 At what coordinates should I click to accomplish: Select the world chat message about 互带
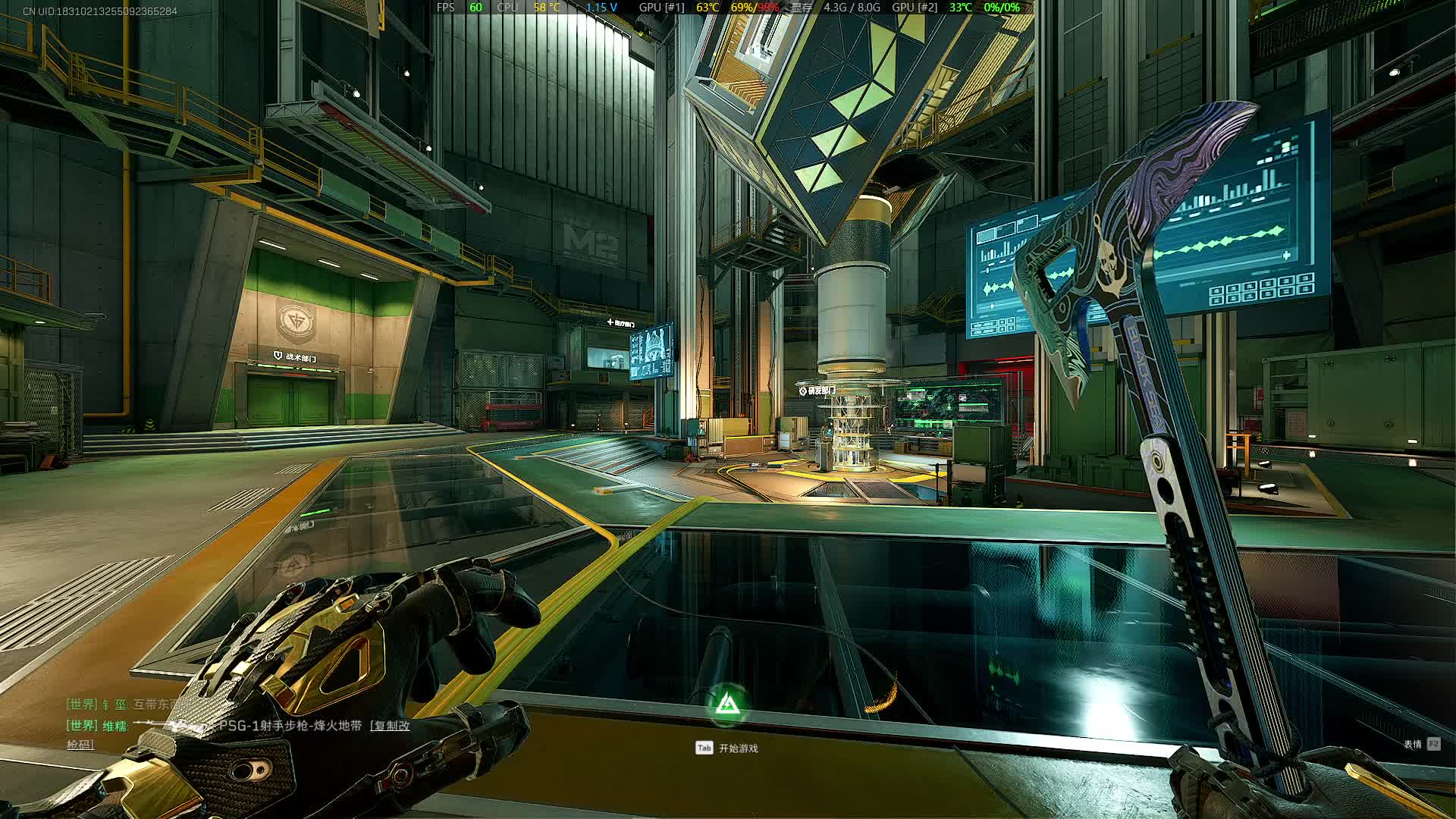coord(155,704)
